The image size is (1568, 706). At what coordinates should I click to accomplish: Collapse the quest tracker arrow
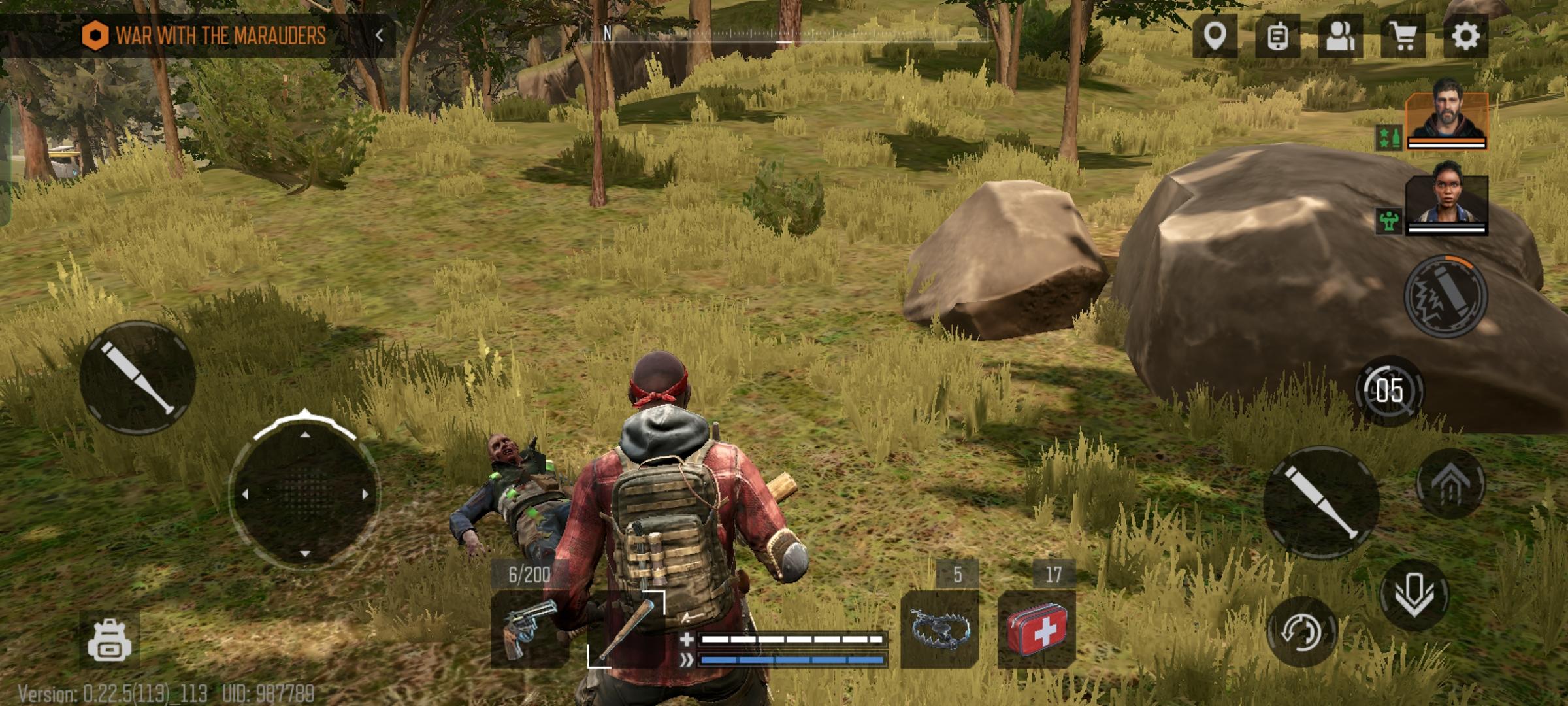pos(380,35)
